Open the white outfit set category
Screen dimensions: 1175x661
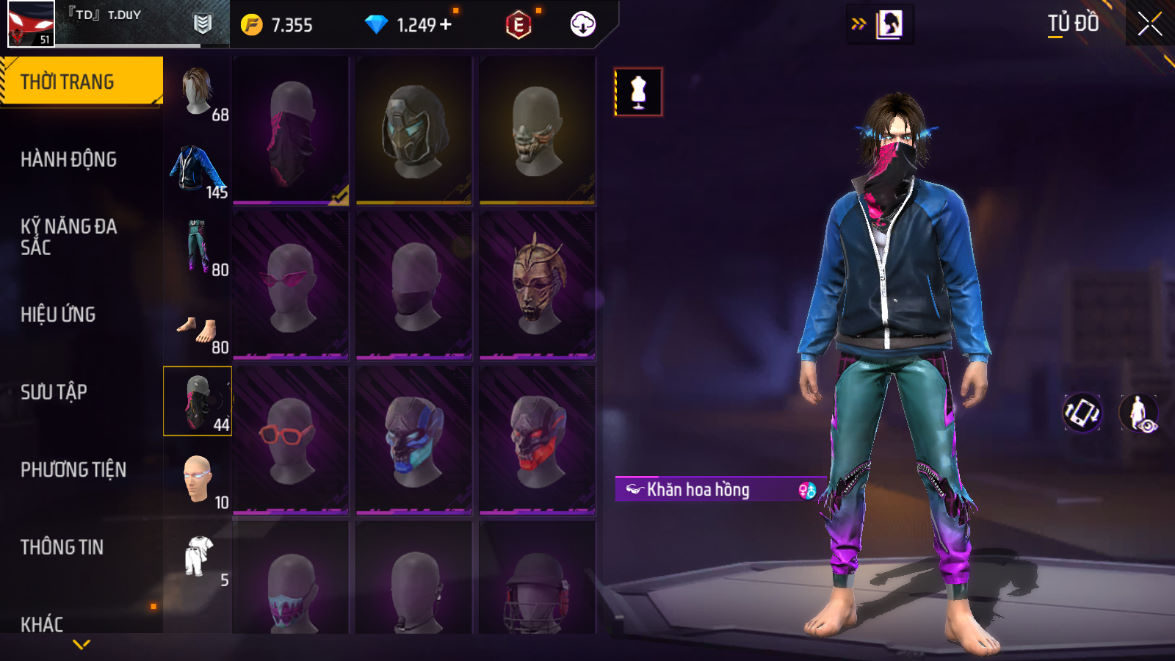(198, 556)
